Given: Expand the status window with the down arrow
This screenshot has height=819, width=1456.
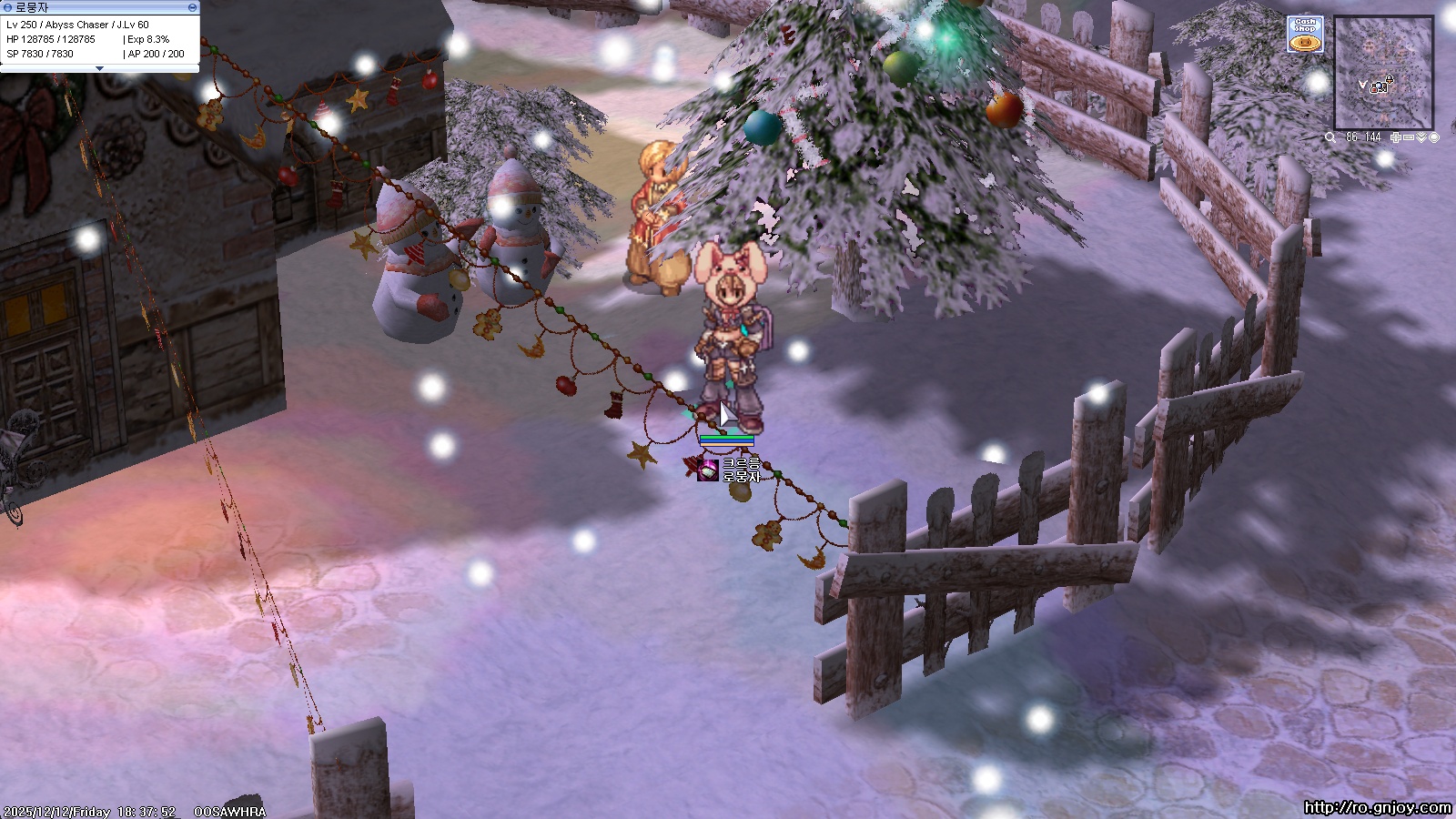Looking at the screenshot, I should click(x=99, y=68).
